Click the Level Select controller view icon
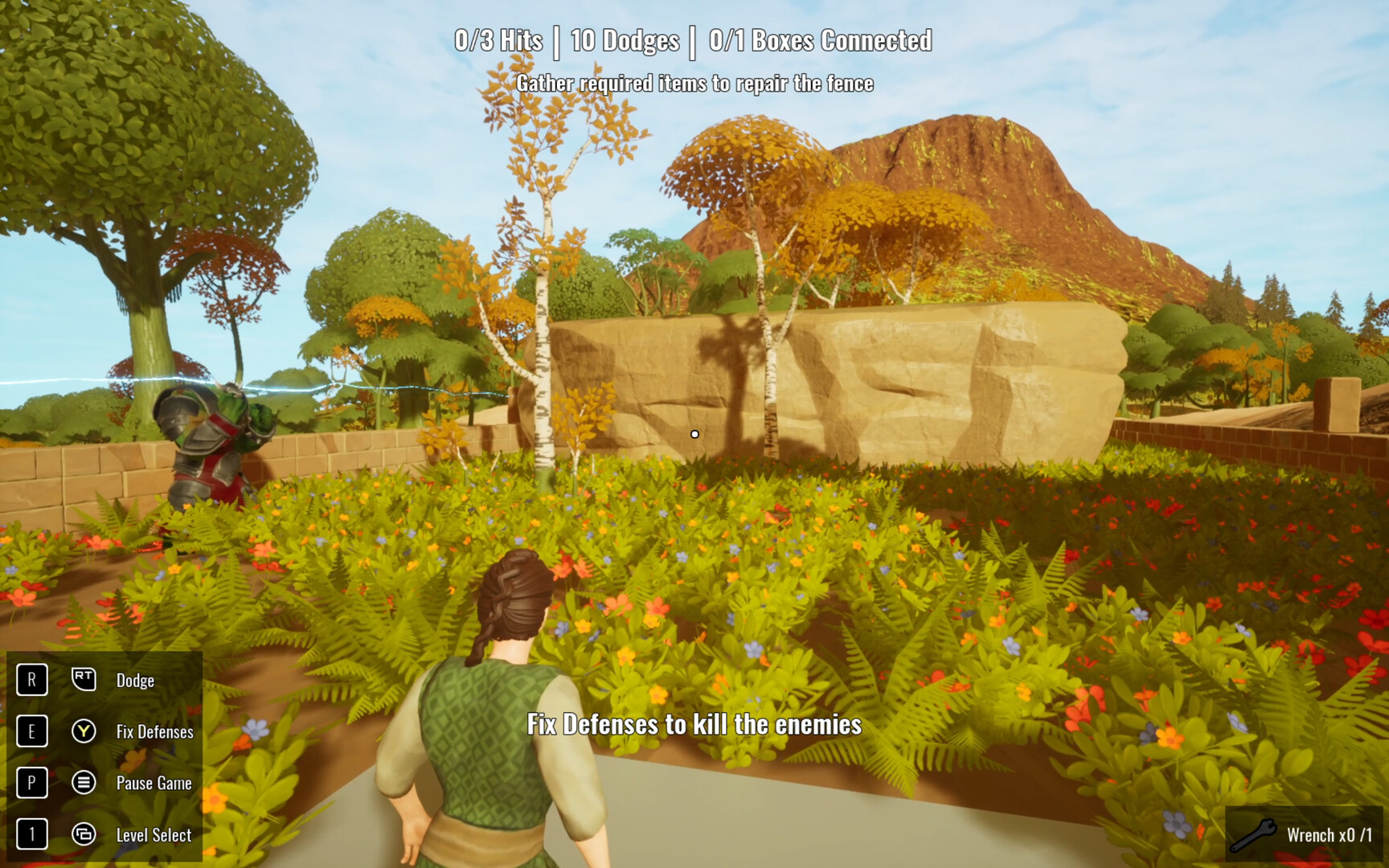Screen dimensions: 1389x868 tap(84, 835)
